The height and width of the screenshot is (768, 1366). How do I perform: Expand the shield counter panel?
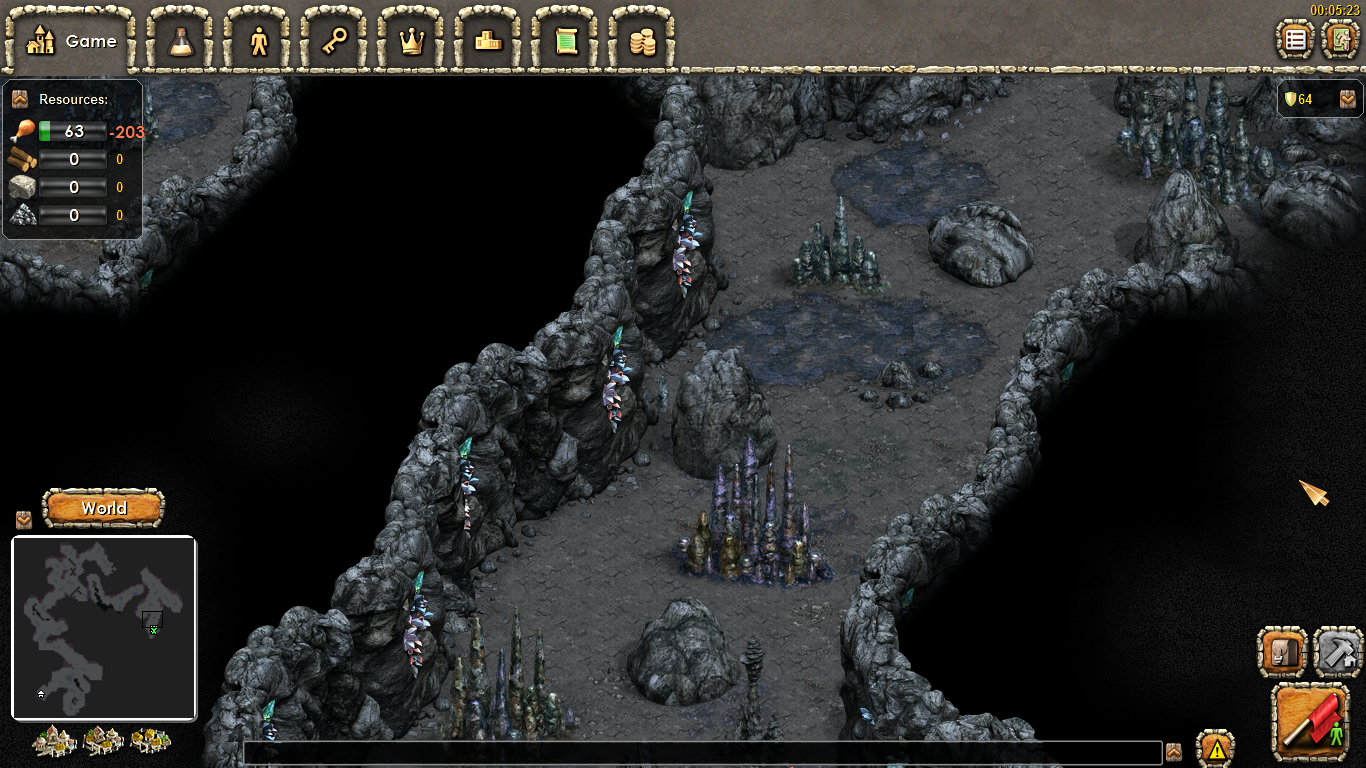1348,99
